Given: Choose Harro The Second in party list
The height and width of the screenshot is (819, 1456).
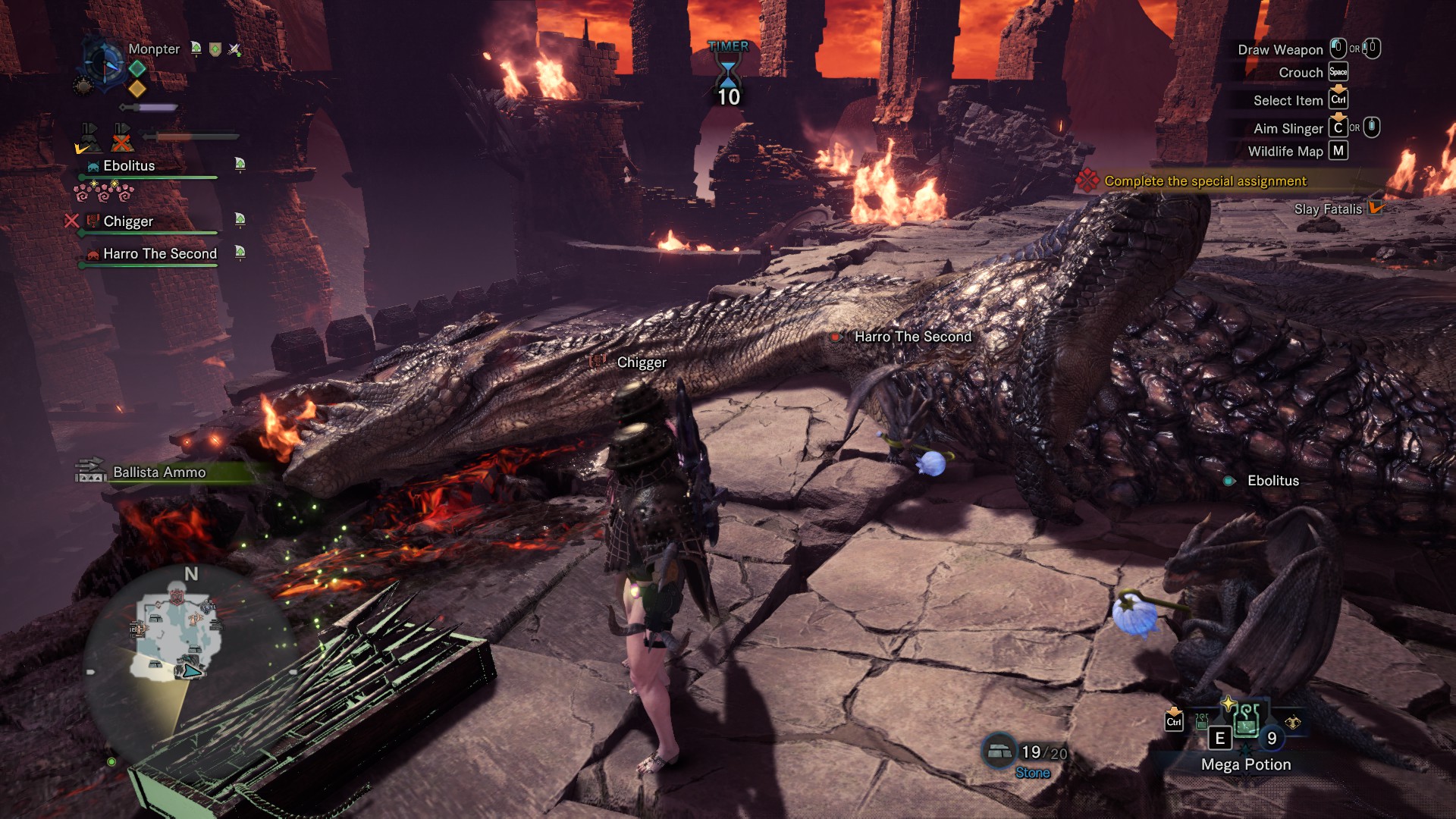Looking at the screenshot, I should click(159, 254).
